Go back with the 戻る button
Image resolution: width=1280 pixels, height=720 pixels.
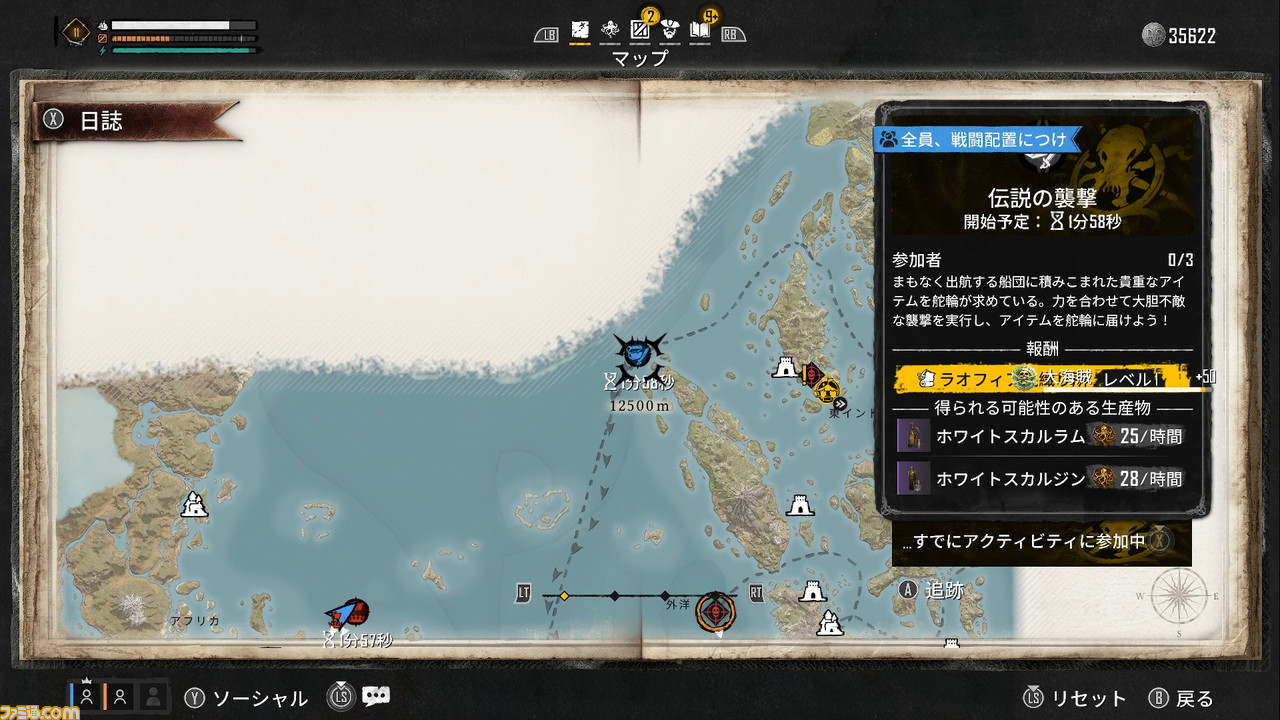[x=1181, y=698]
